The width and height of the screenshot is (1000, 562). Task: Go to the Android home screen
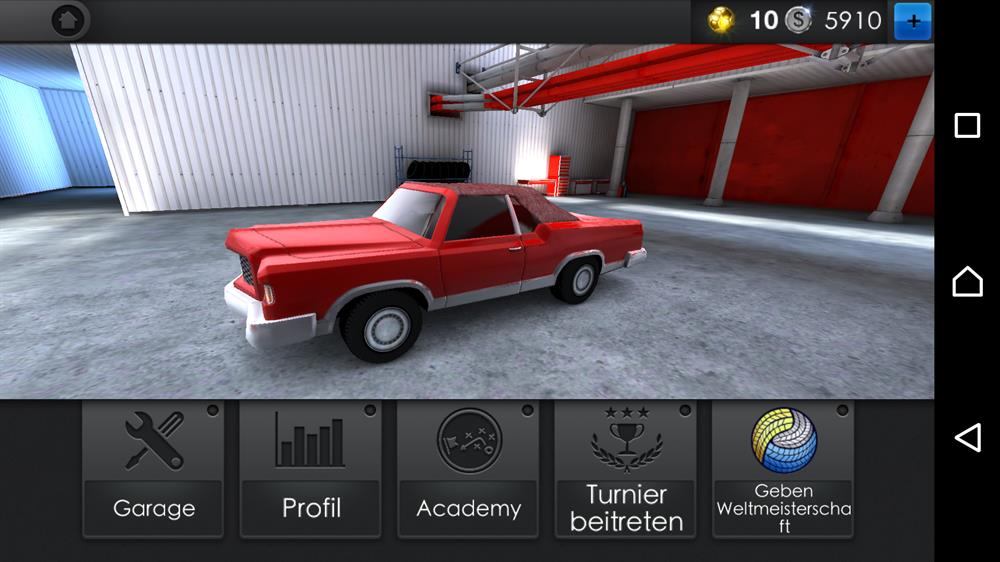point(967,282)
